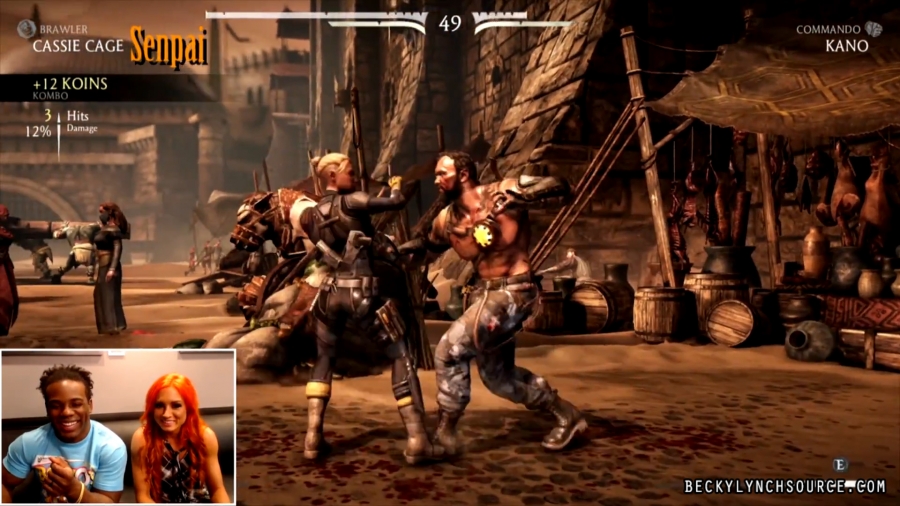Select the faction emblem beside Cassie Cage

click(x=26, y=30)
